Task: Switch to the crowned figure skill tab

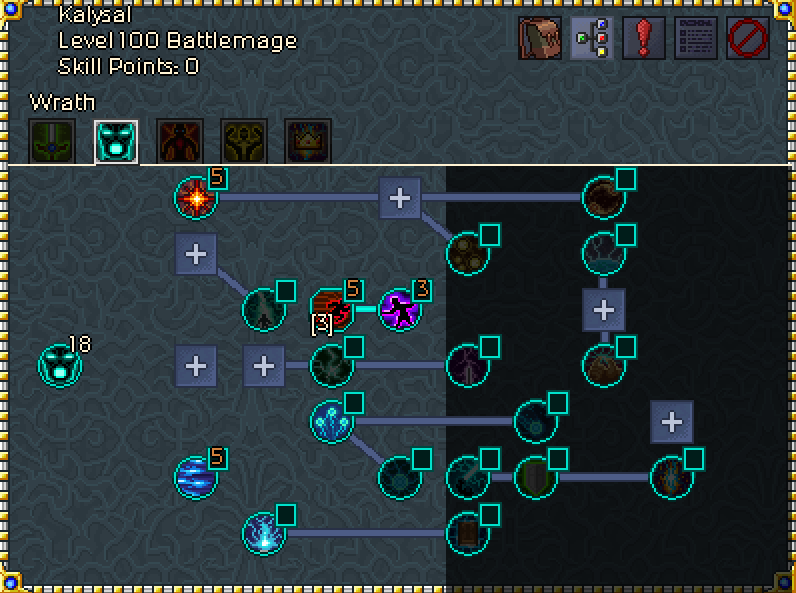Action: 308,141
